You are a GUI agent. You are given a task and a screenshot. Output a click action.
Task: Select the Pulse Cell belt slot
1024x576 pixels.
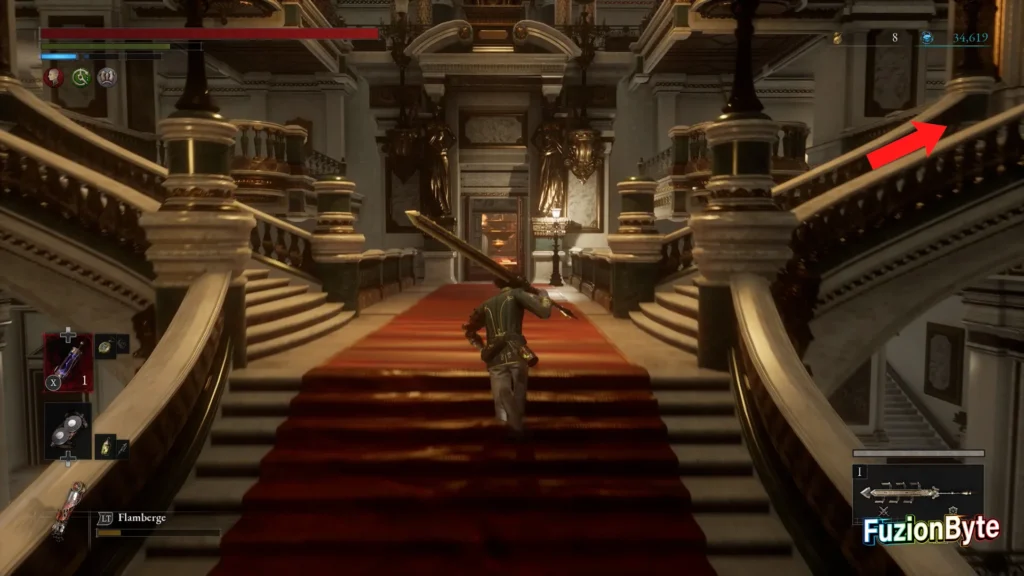point(68,362)
